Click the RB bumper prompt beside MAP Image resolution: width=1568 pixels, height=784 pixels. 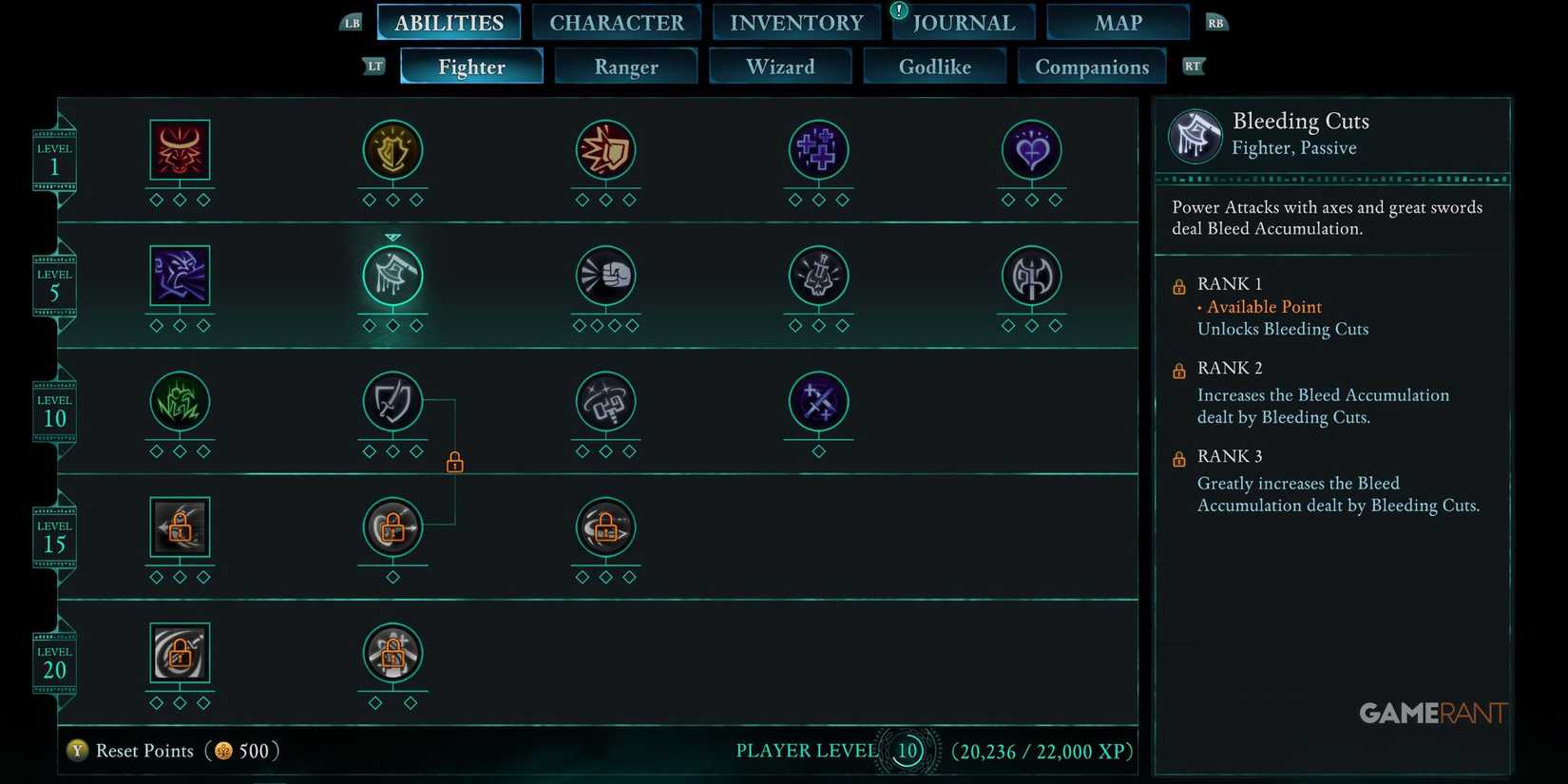point(1215,21)
